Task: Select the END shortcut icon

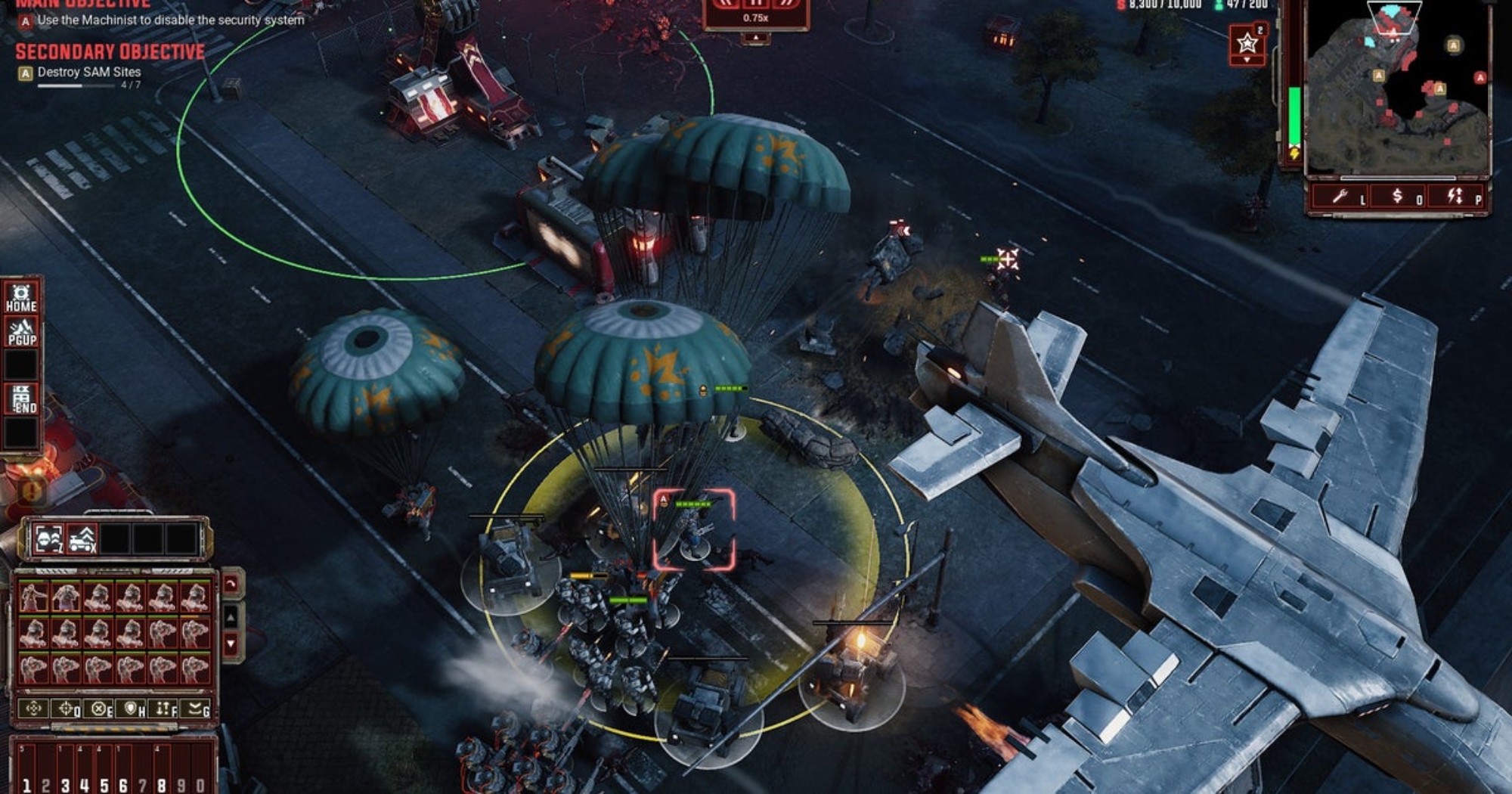Action: click(x=21, y=399)
